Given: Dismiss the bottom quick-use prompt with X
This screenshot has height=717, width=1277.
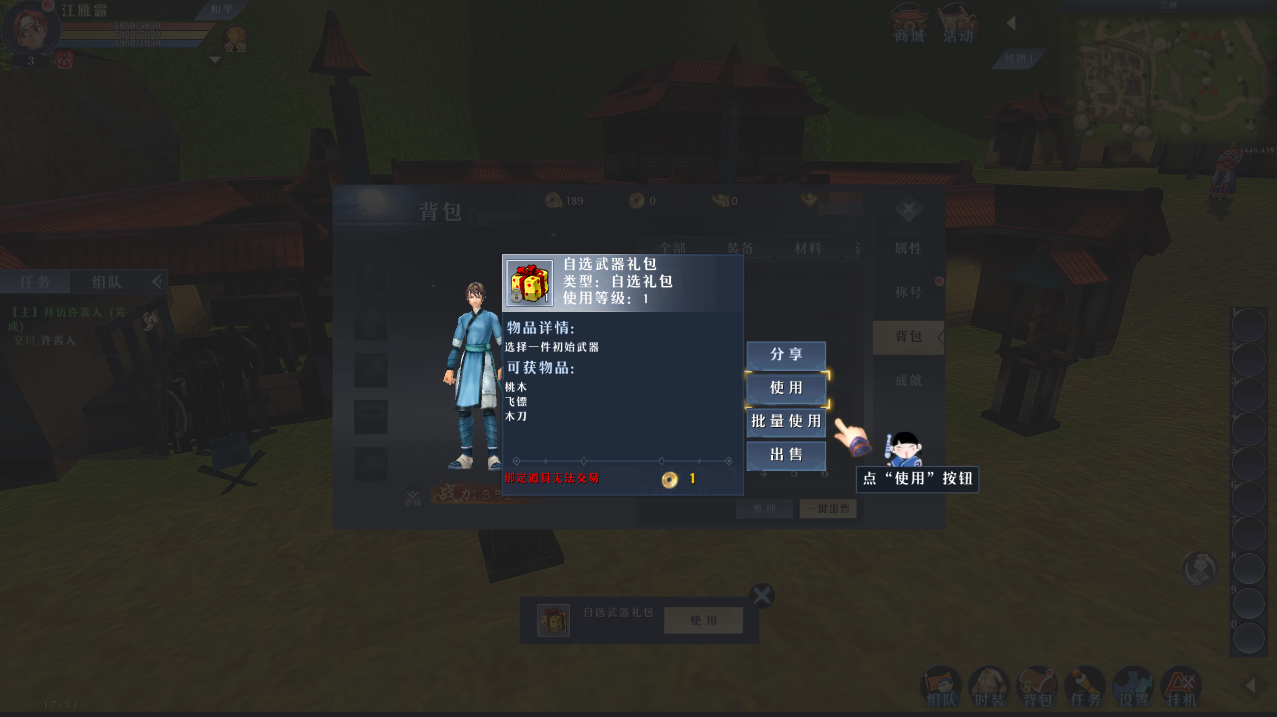Looking at the screenshot, I should pyautogui.click(x=762, y=596).
